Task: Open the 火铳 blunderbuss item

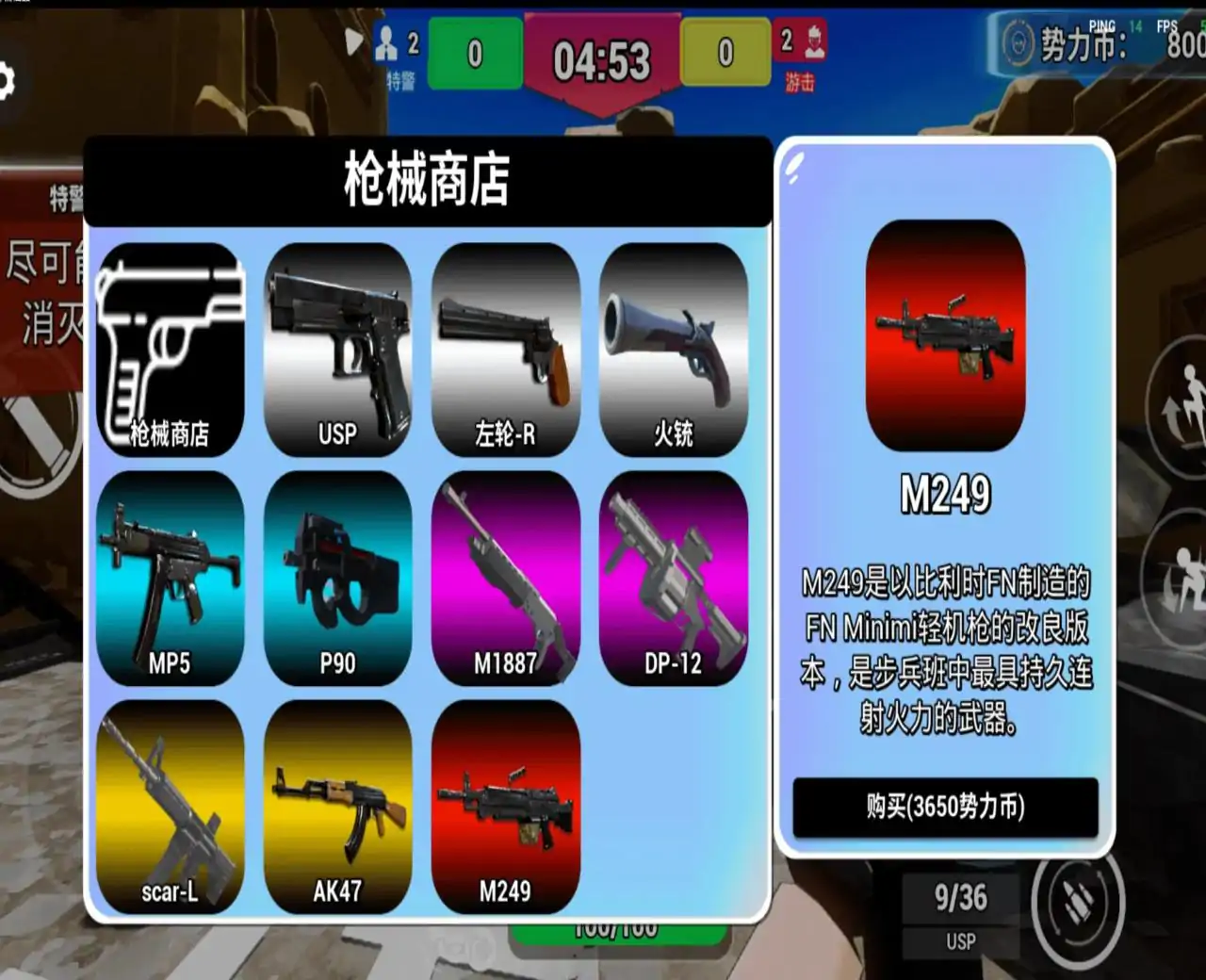Action: (673, 349)
